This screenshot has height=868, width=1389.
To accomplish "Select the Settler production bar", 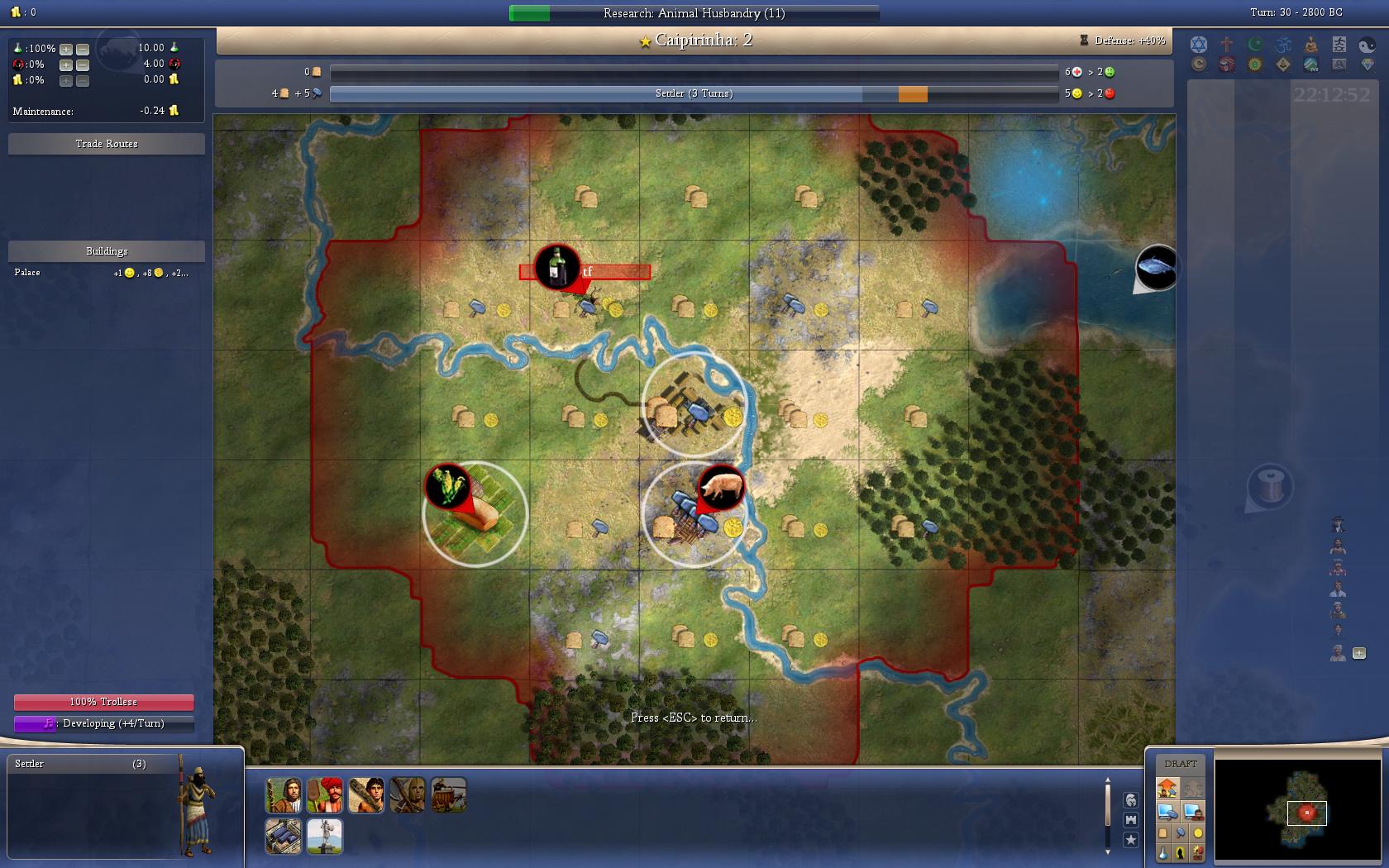I will pyautogui.click(x=694, y=94).
